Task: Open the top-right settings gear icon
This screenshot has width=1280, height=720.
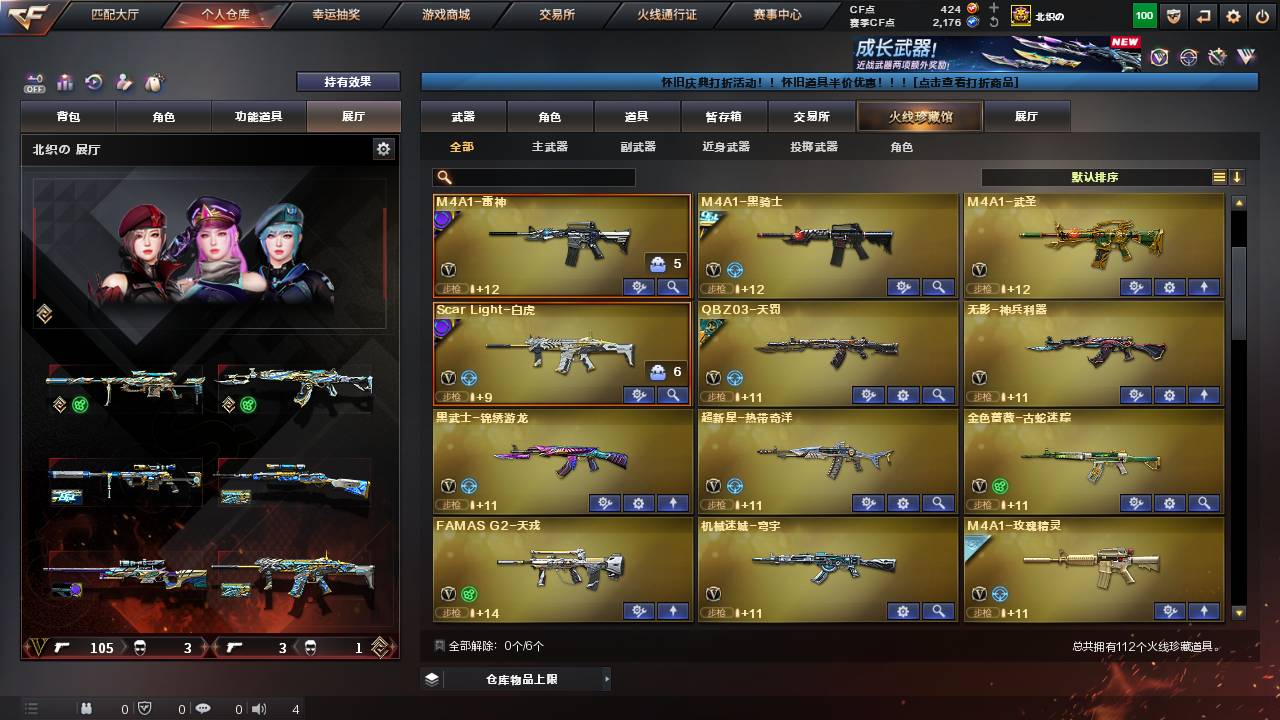Action: pos(1233,16)
